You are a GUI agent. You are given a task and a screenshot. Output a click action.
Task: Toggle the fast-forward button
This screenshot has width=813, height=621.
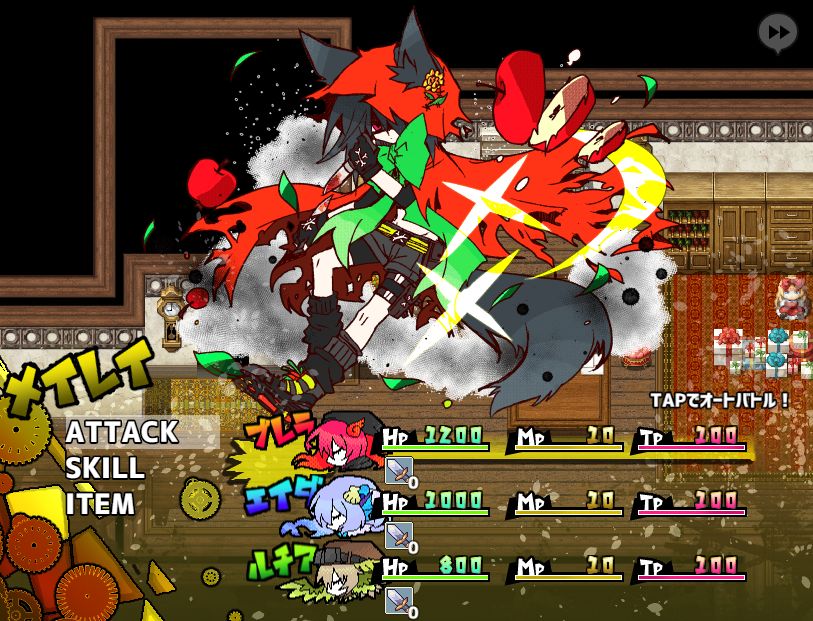coord(777,33)
